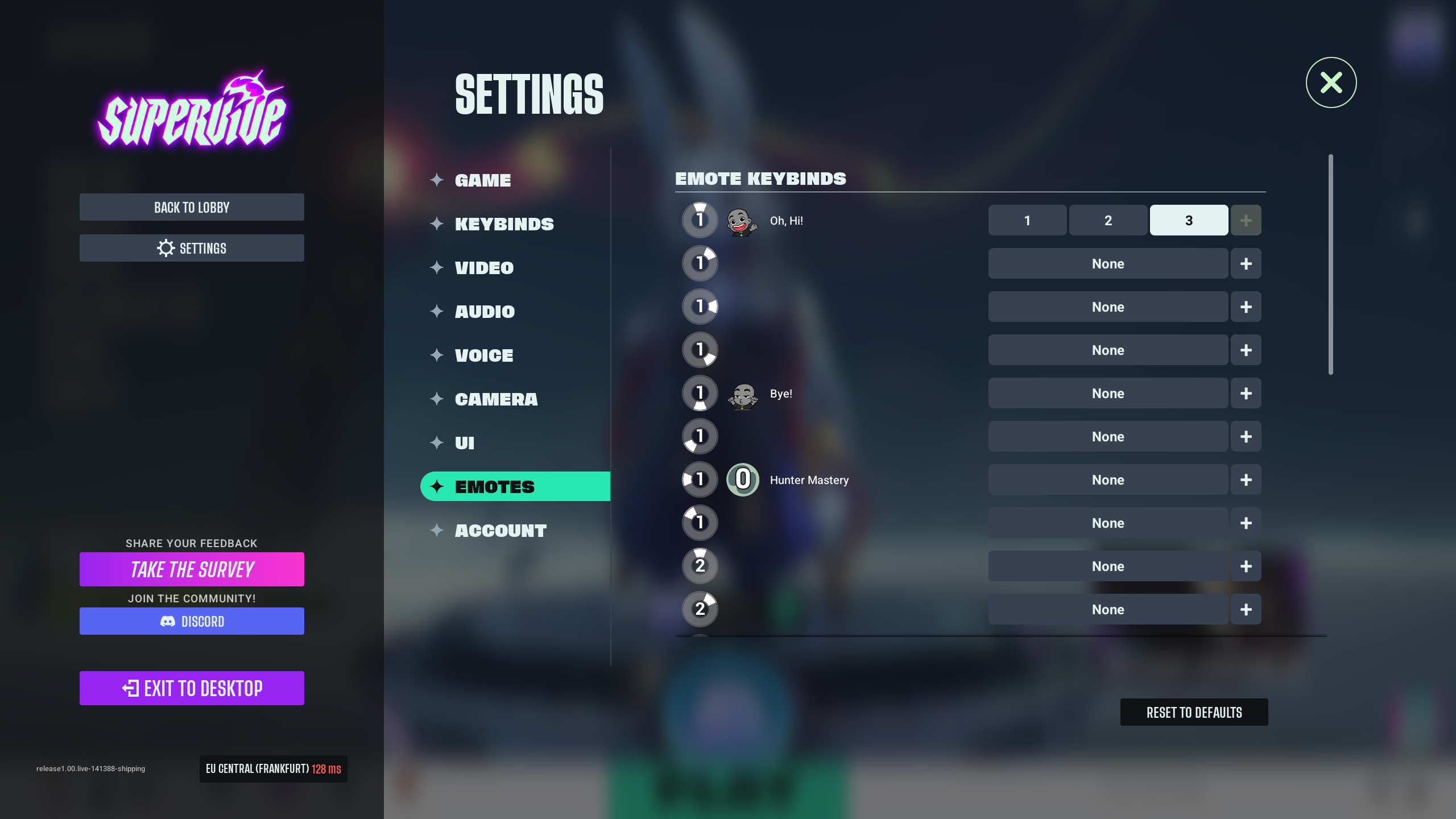
Task: Open the UI settings tab
Action: [465, 443]
